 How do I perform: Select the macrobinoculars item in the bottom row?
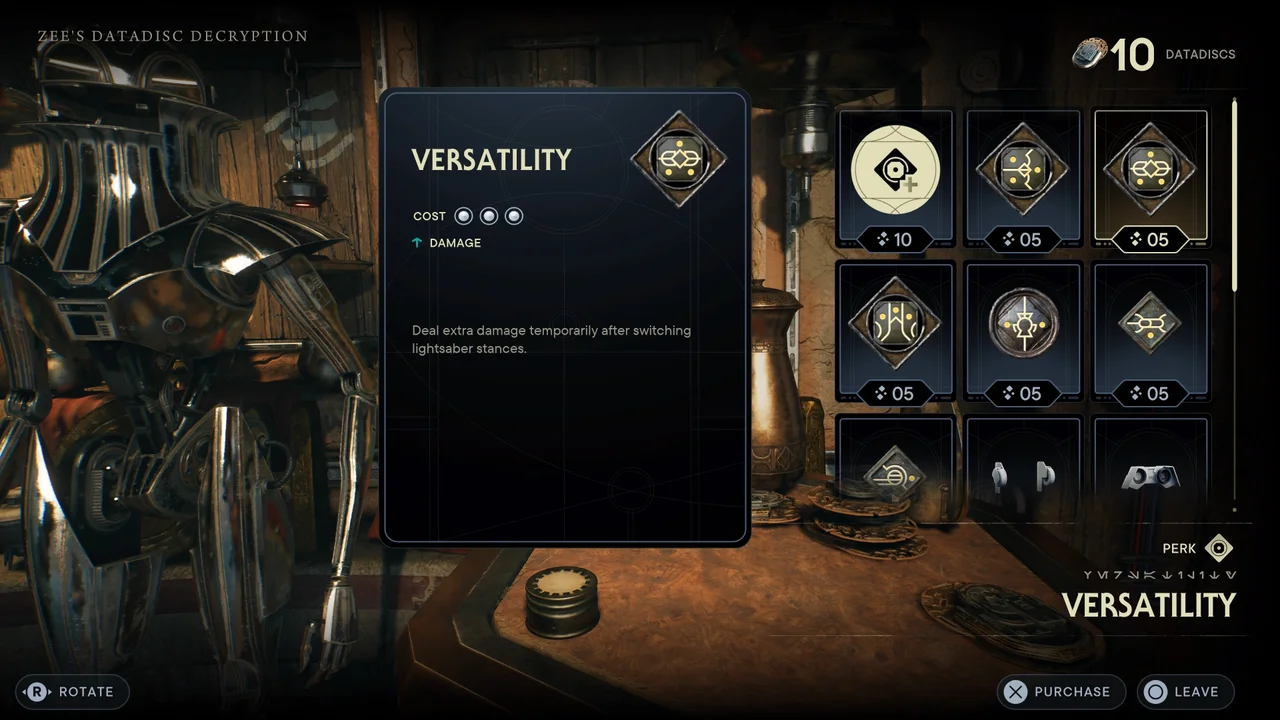[1151, 478]
